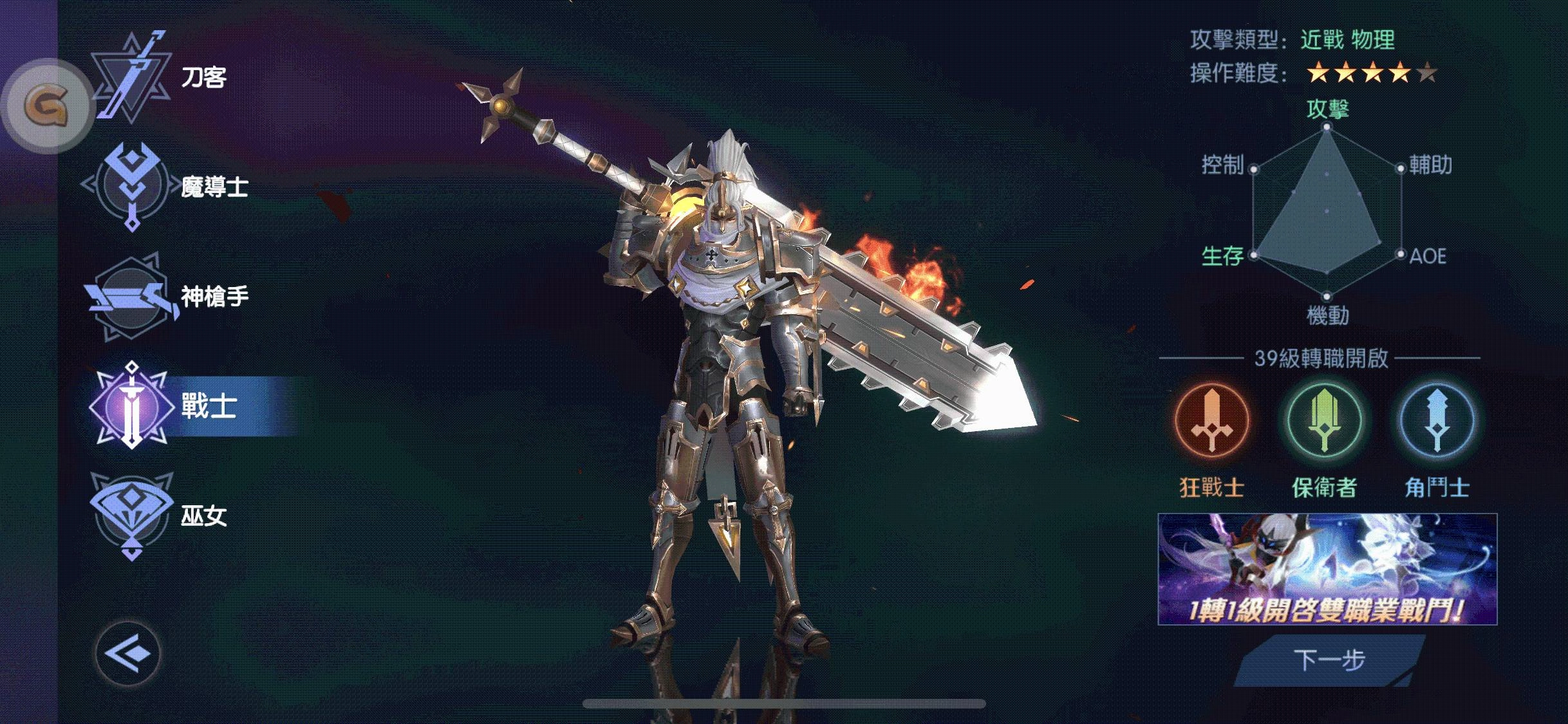Open the 角鬥士 advancement icon
Image resolution: width=1568 pixels, height=724 pixels.
click(1437, 420)
